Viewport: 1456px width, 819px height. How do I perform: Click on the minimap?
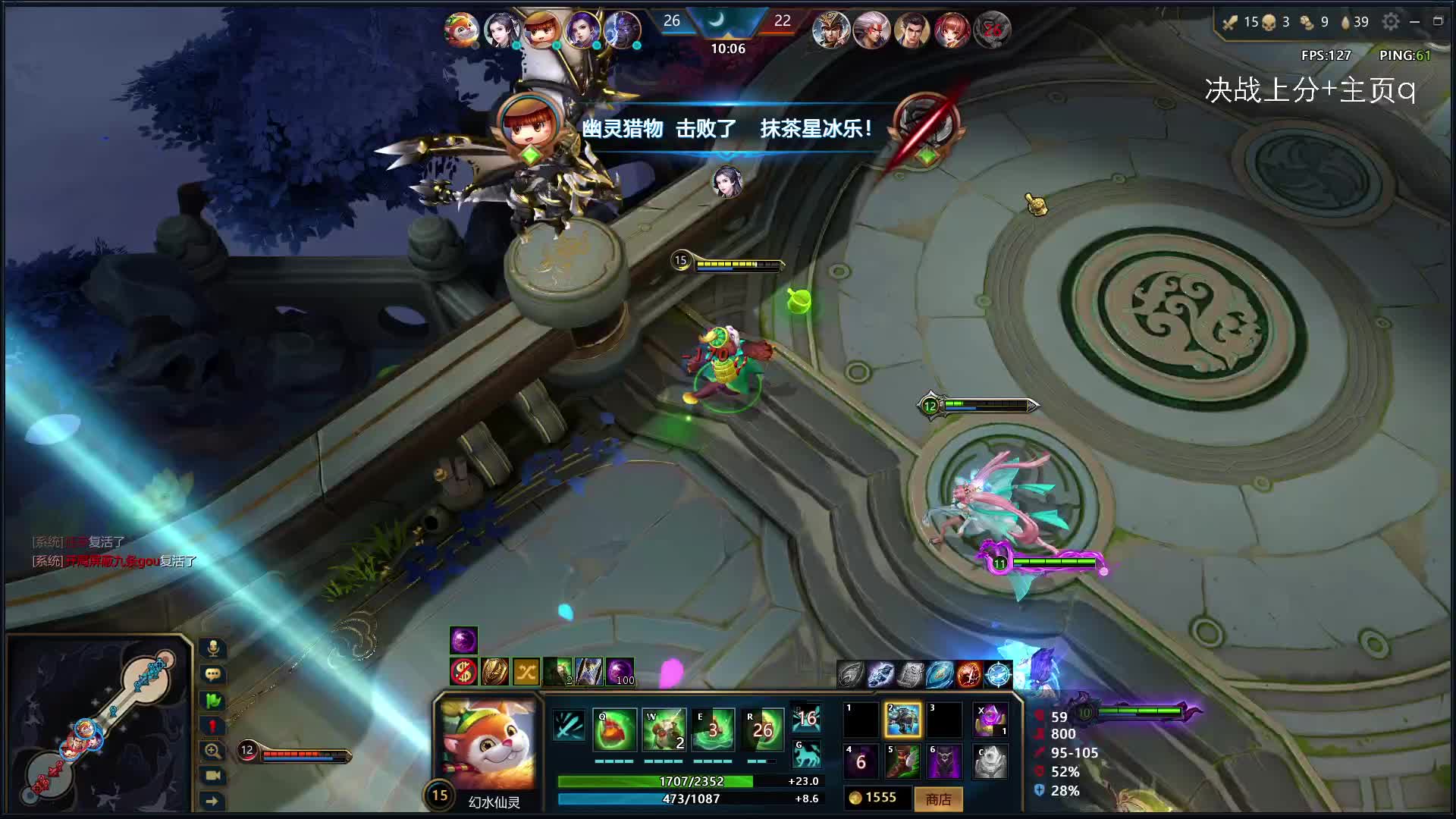point(99,724)
